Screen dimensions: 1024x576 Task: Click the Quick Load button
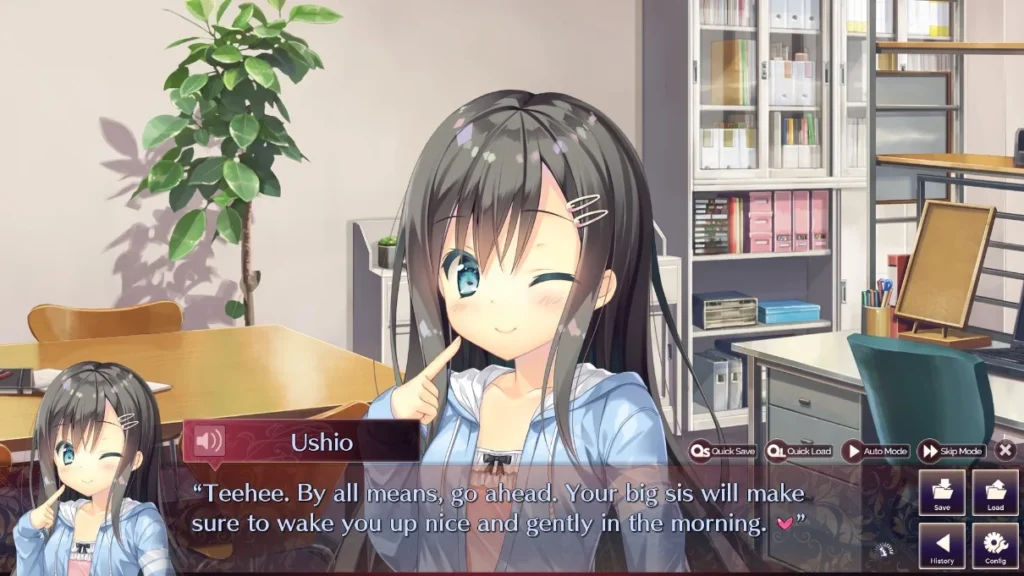click(799, 451)
